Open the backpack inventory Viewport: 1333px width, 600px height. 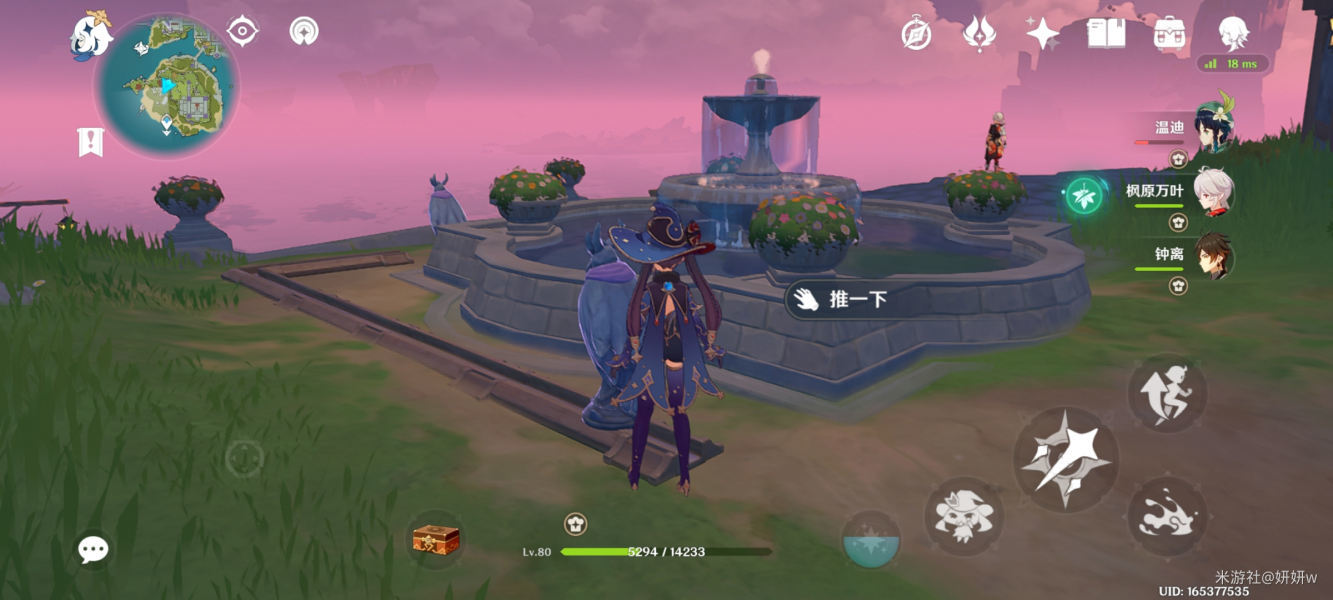coord(1168,34)
